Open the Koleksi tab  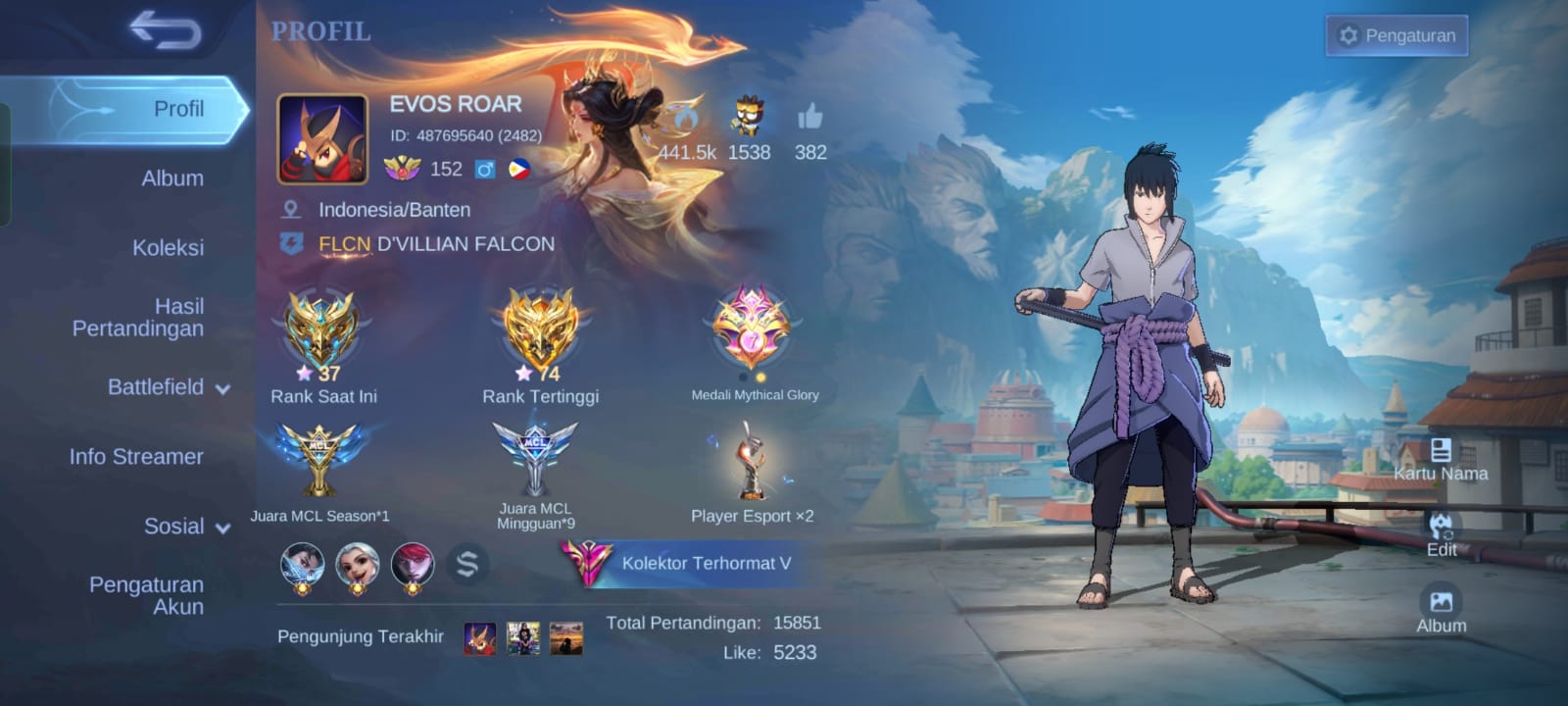[x=168, y=247]
